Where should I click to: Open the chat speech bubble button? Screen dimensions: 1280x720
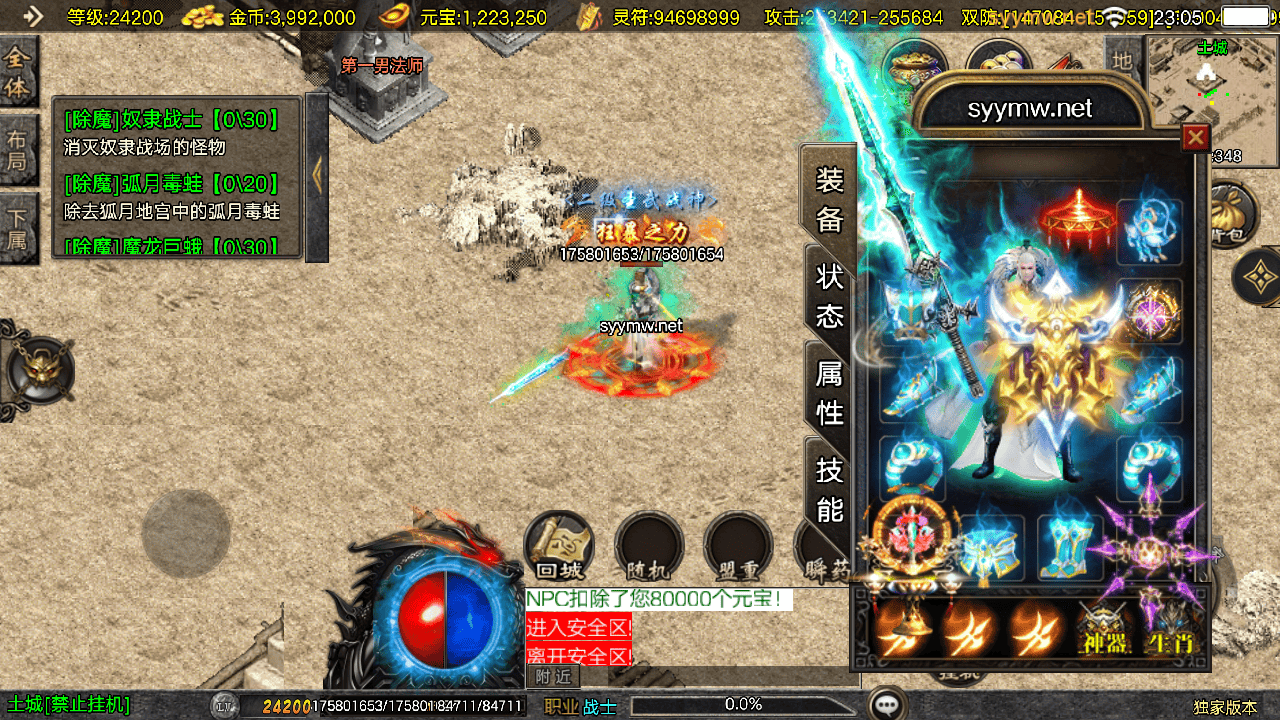pos(886,705)
